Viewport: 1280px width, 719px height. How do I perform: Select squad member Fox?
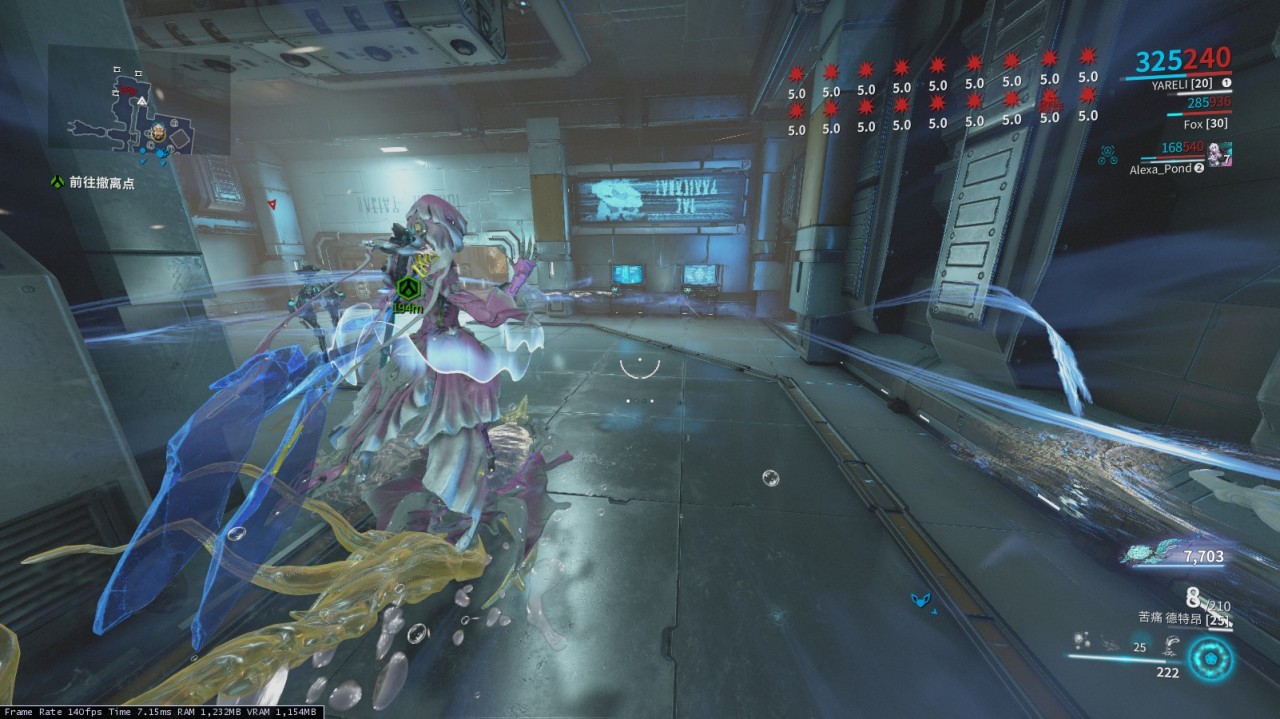[x=1192, y=125]
